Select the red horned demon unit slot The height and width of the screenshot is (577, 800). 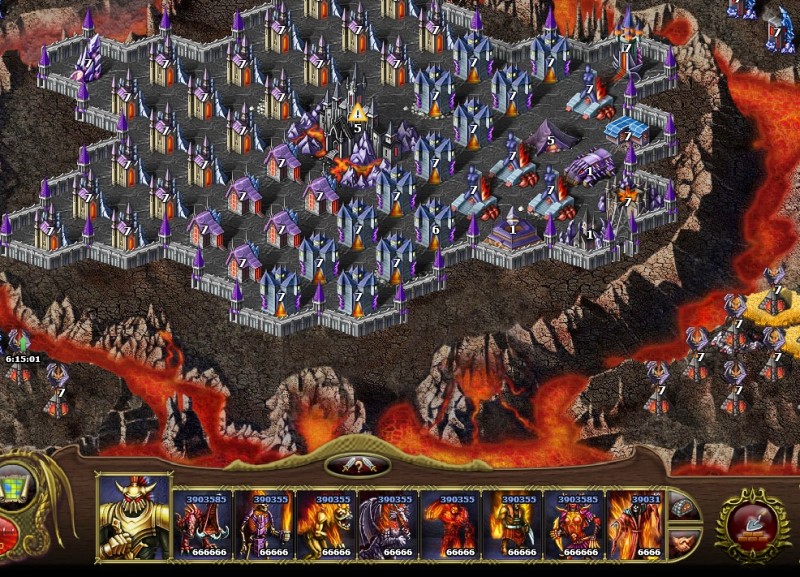click(x=575, y=524)
